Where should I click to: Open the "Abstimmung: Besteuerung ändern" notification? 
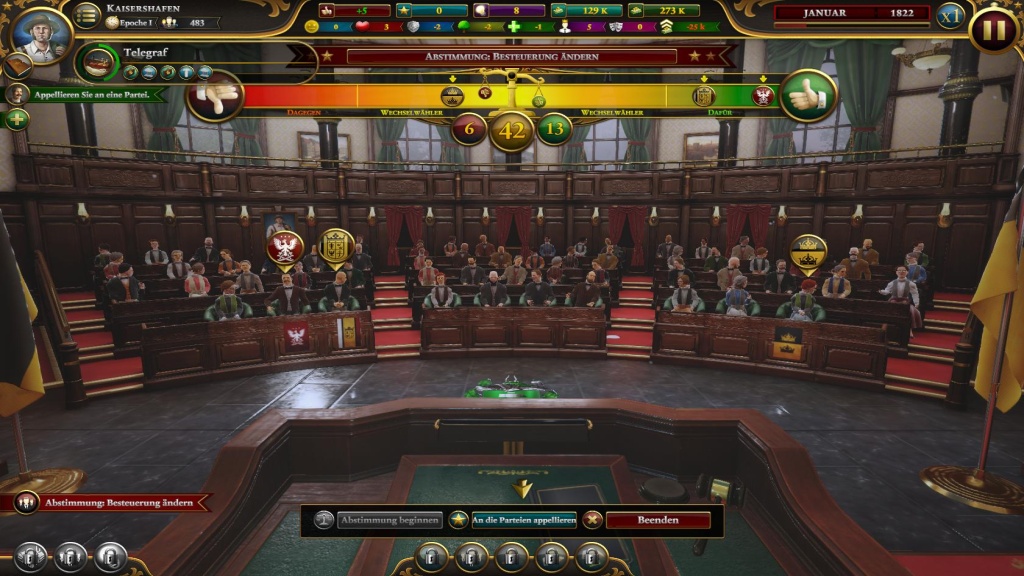(109, 502)
